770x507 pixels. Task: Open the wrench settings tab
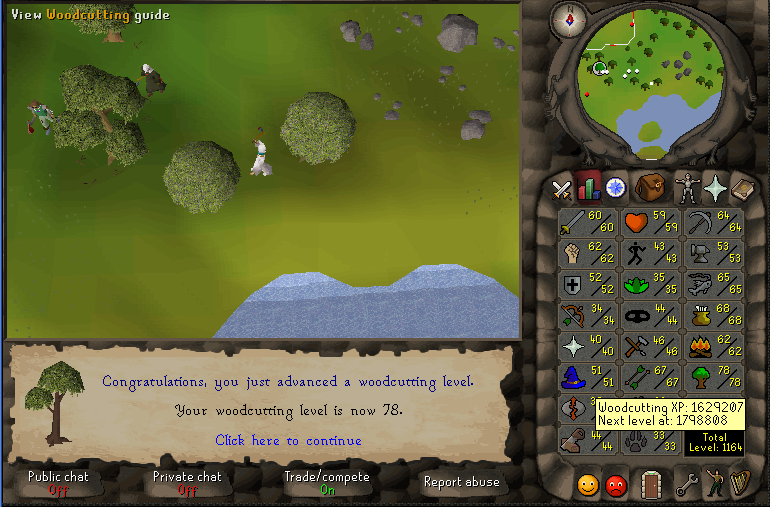coord(687,486)
